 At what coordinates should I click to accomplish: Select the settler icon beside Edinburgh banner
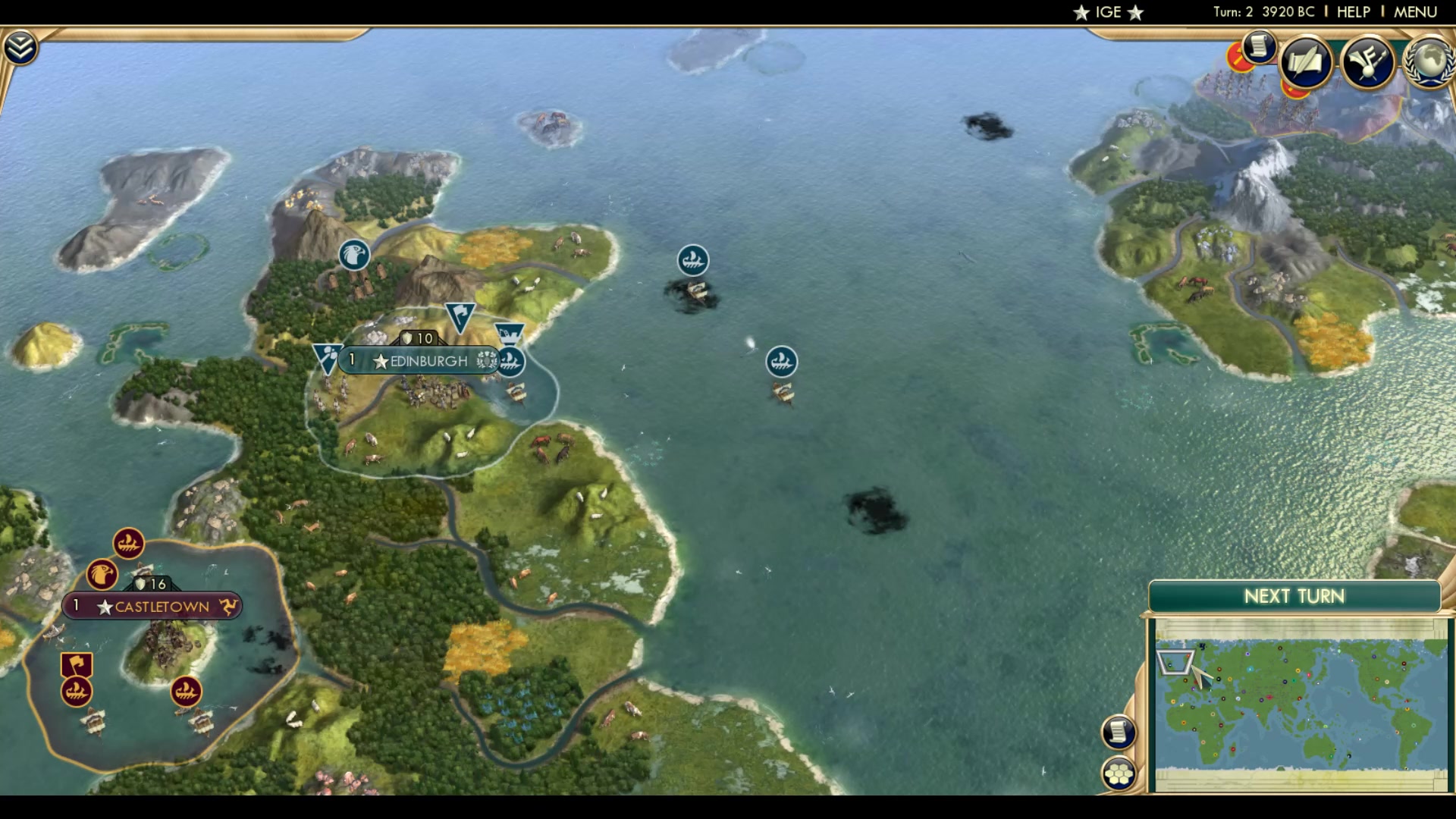pos(510,334)
